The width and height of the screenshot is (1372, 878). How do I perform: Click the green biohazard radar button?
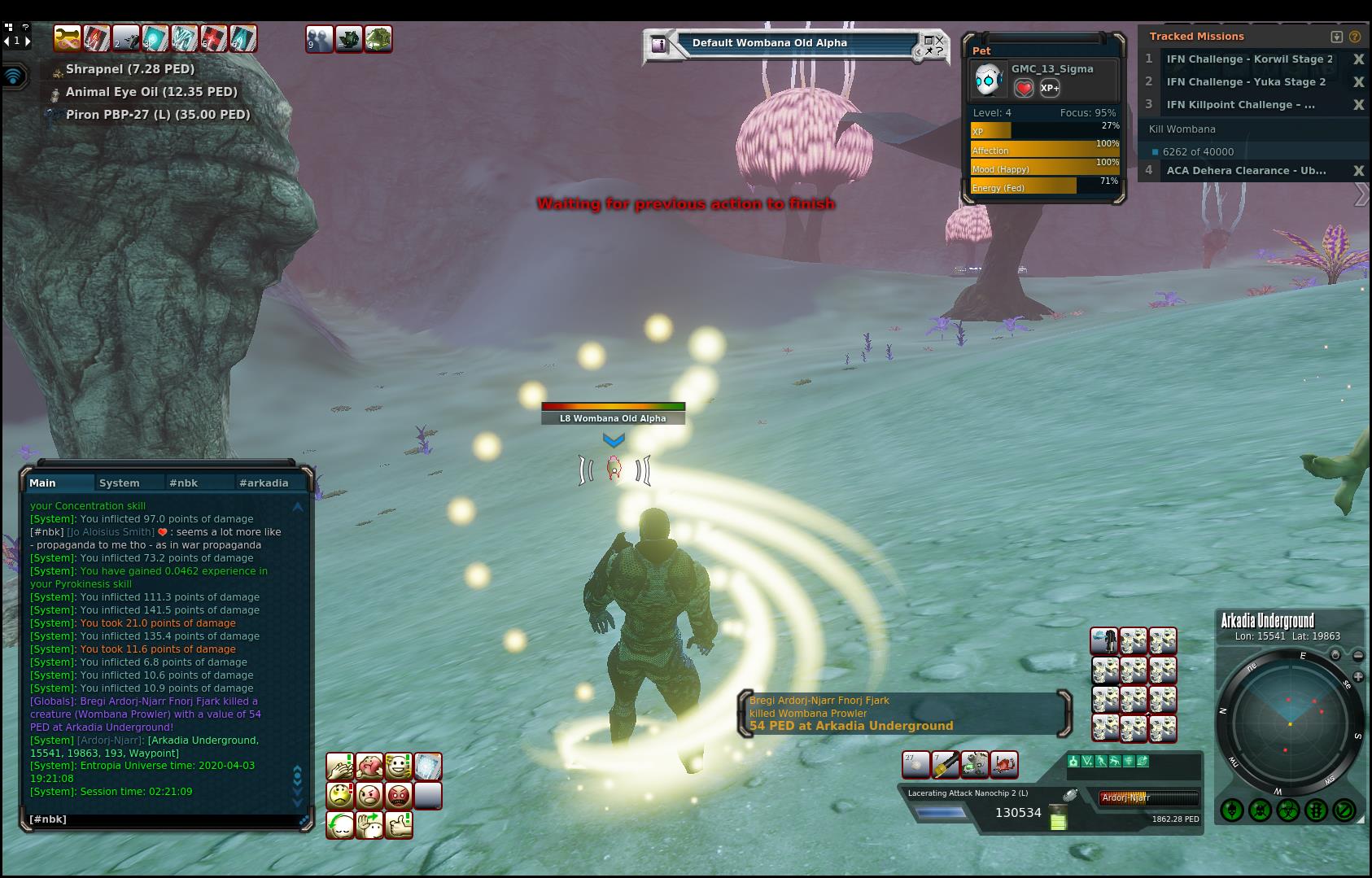click(1287, 810)
